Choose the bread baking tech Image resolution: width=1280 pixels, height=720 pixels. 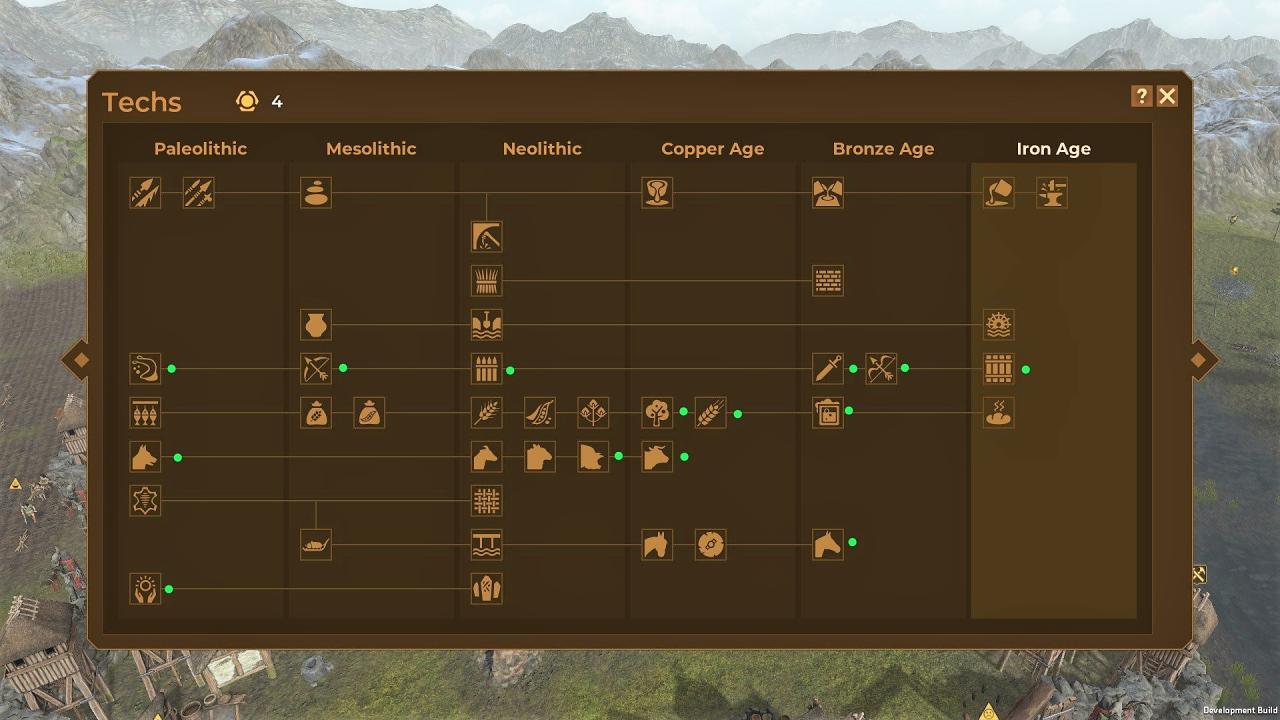pos(999,413)
